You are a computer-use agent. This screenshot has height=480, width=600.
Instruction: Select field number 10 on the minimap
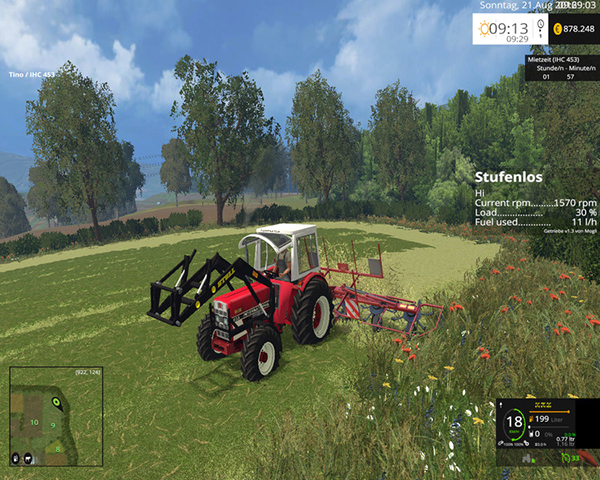36,423
